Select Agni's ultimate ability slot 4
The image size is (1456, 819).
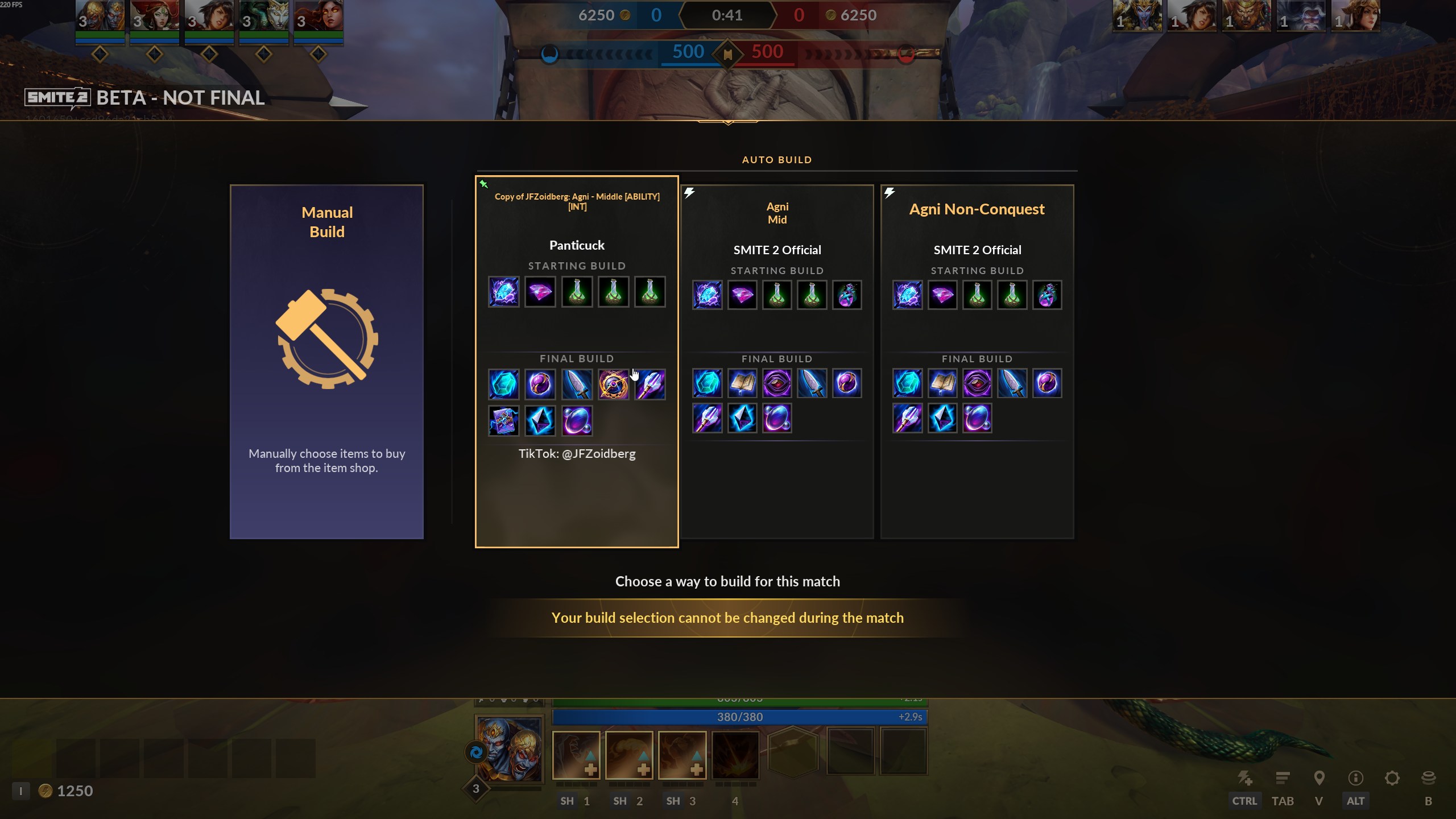[735, 755]
